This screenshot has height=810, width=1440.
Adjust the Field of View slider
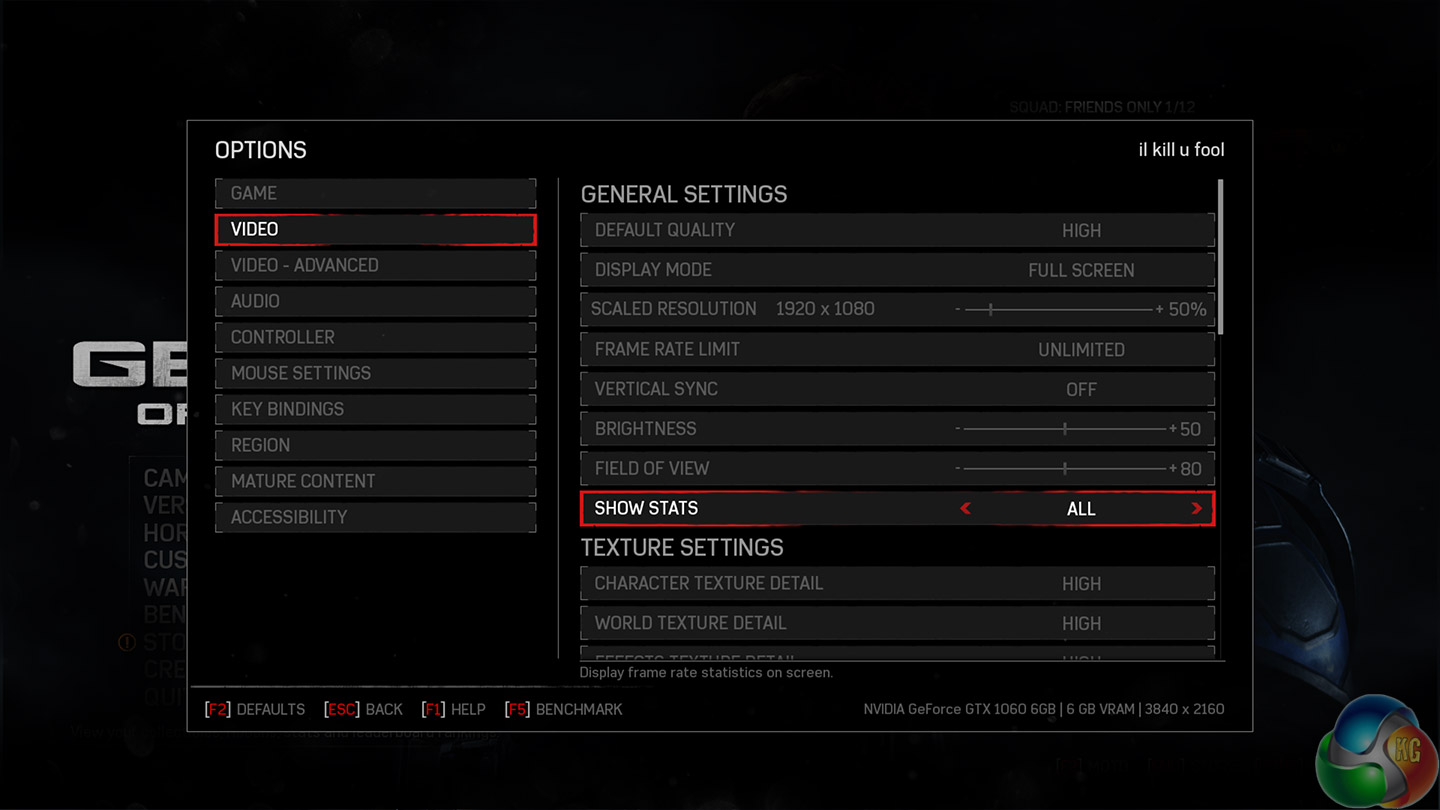1065,469
